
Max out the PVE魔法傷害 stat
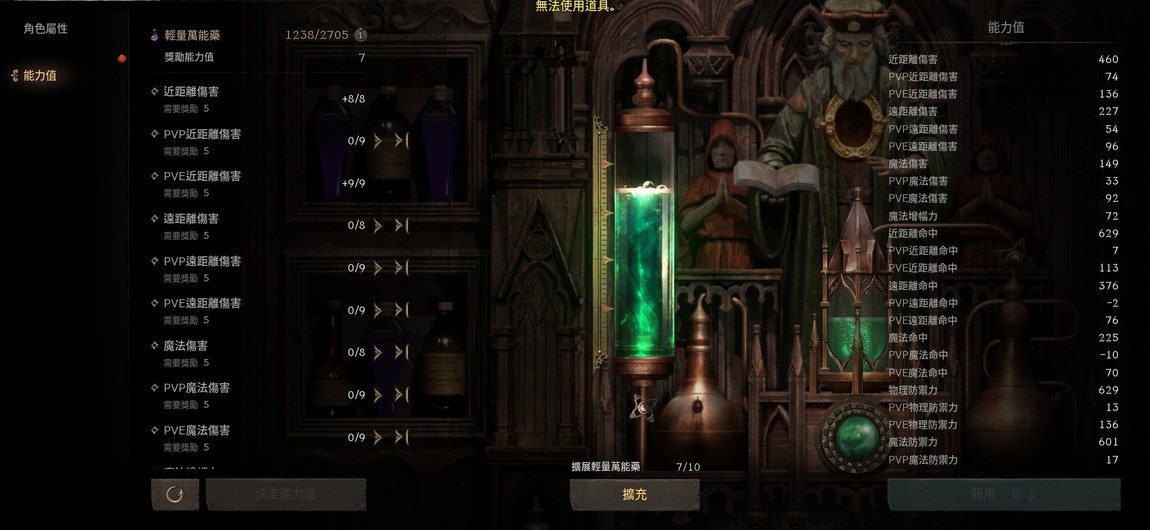(x=400, y=437)
